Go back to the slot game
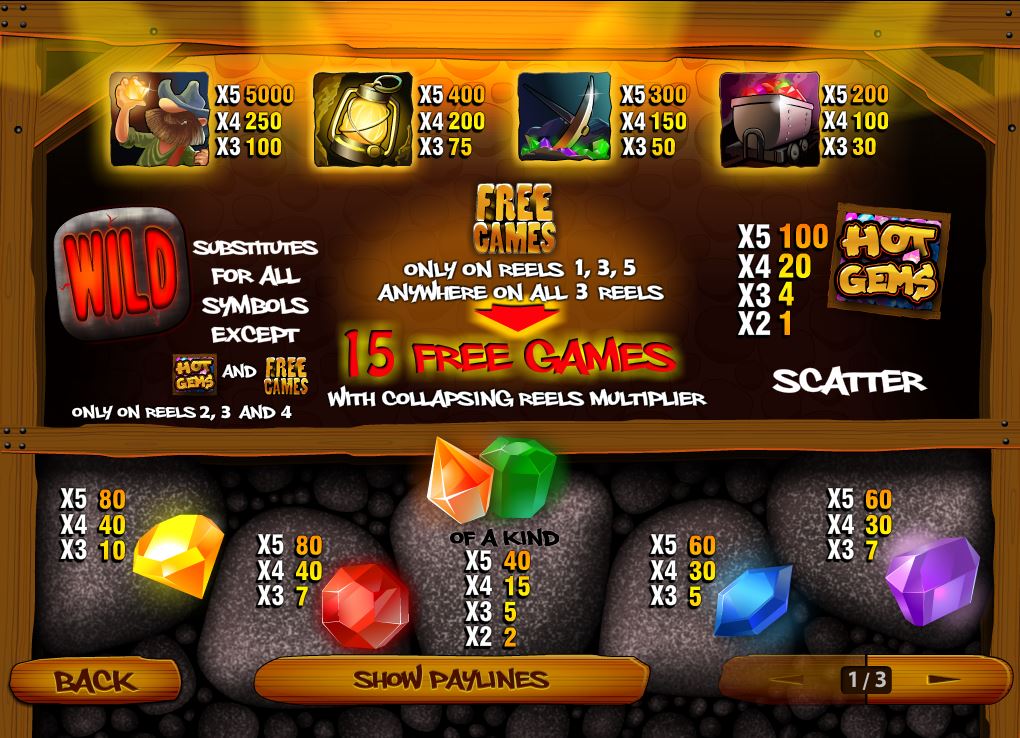This screenshot has height=738, width=1020. click(95, 681)
